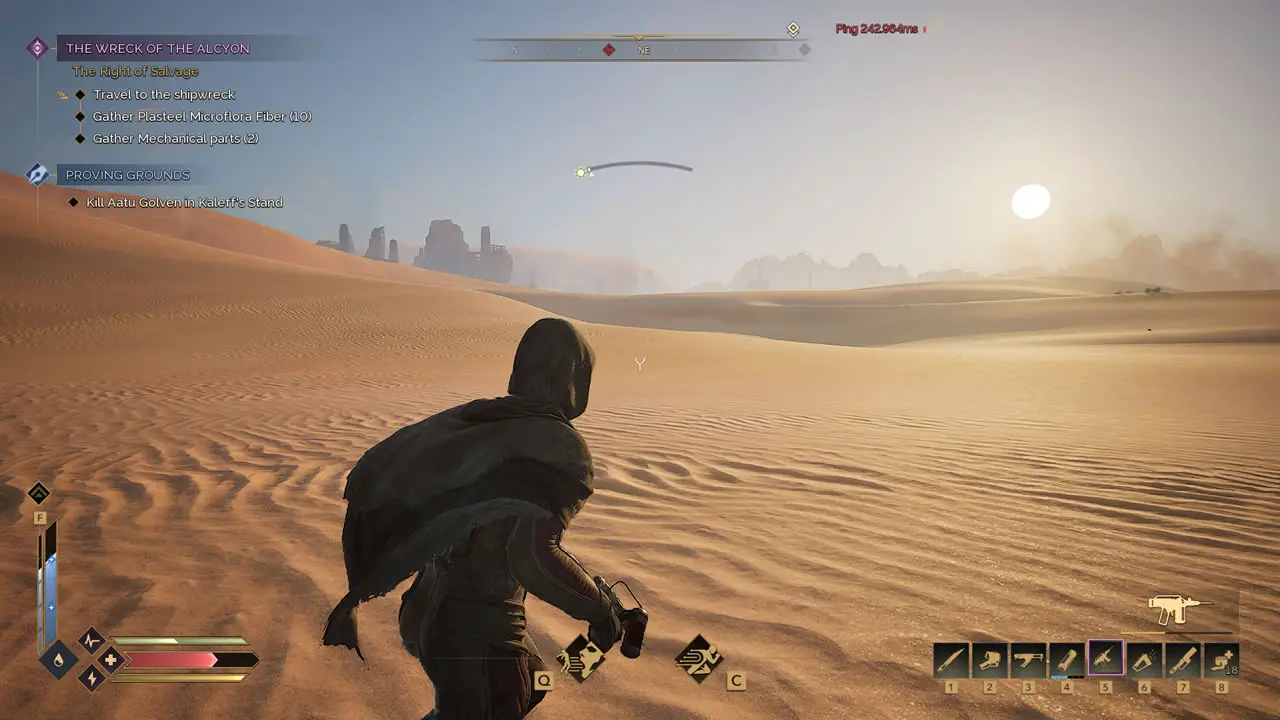The width and height of the screenshot is (1280, 720).
Task: Click the compass bar at top center
Action: point(640,49)
